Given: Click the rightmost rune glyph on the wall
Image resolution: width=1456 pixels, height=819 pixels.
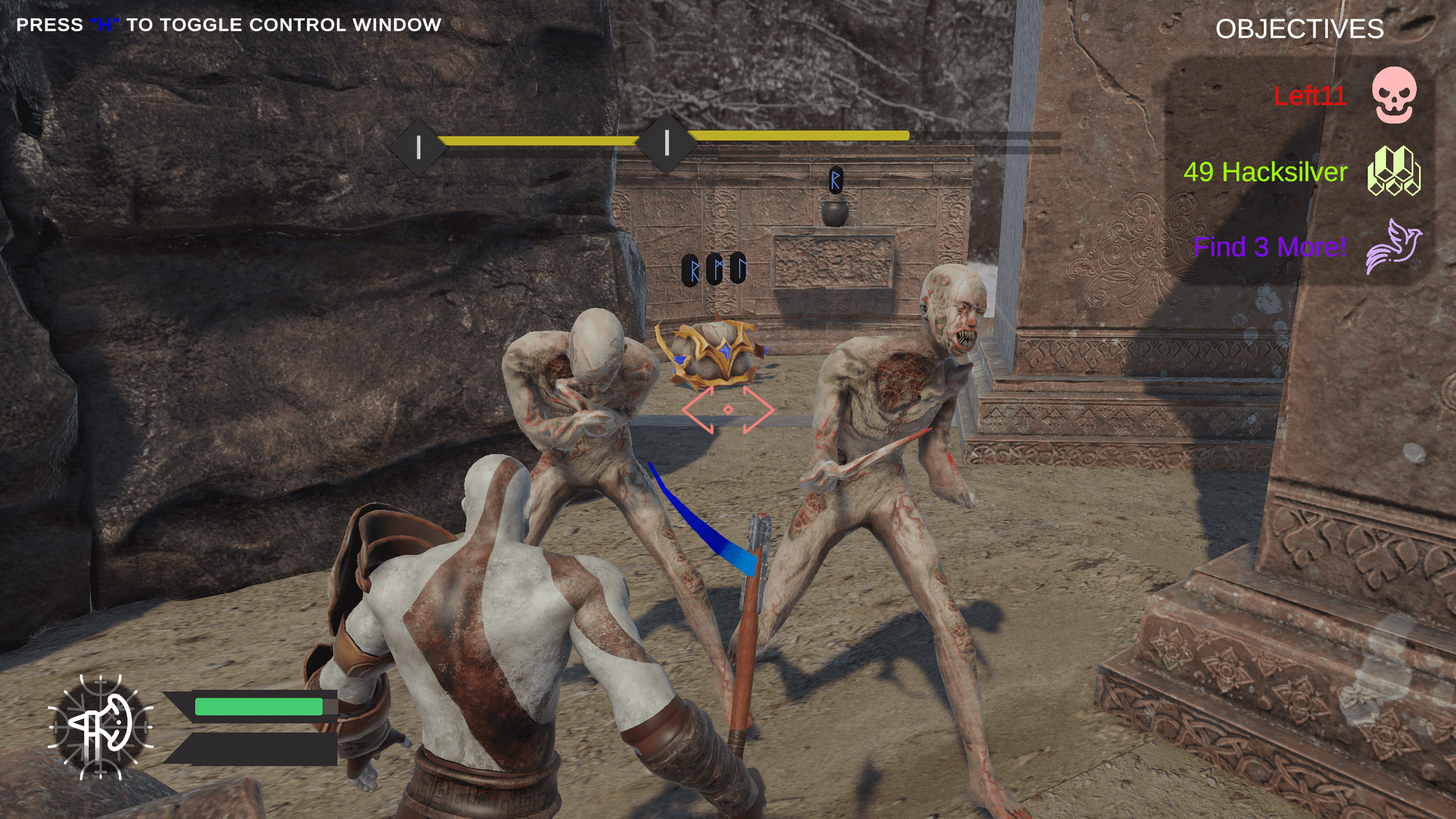Looking at the screenshot, I should coord(740,269).
